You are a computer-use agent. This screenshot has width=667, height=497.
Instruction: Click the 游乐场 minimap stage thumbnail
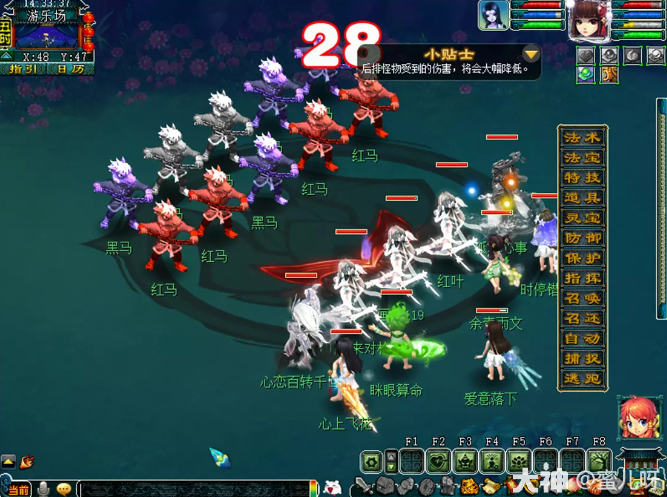coord(47,35)
